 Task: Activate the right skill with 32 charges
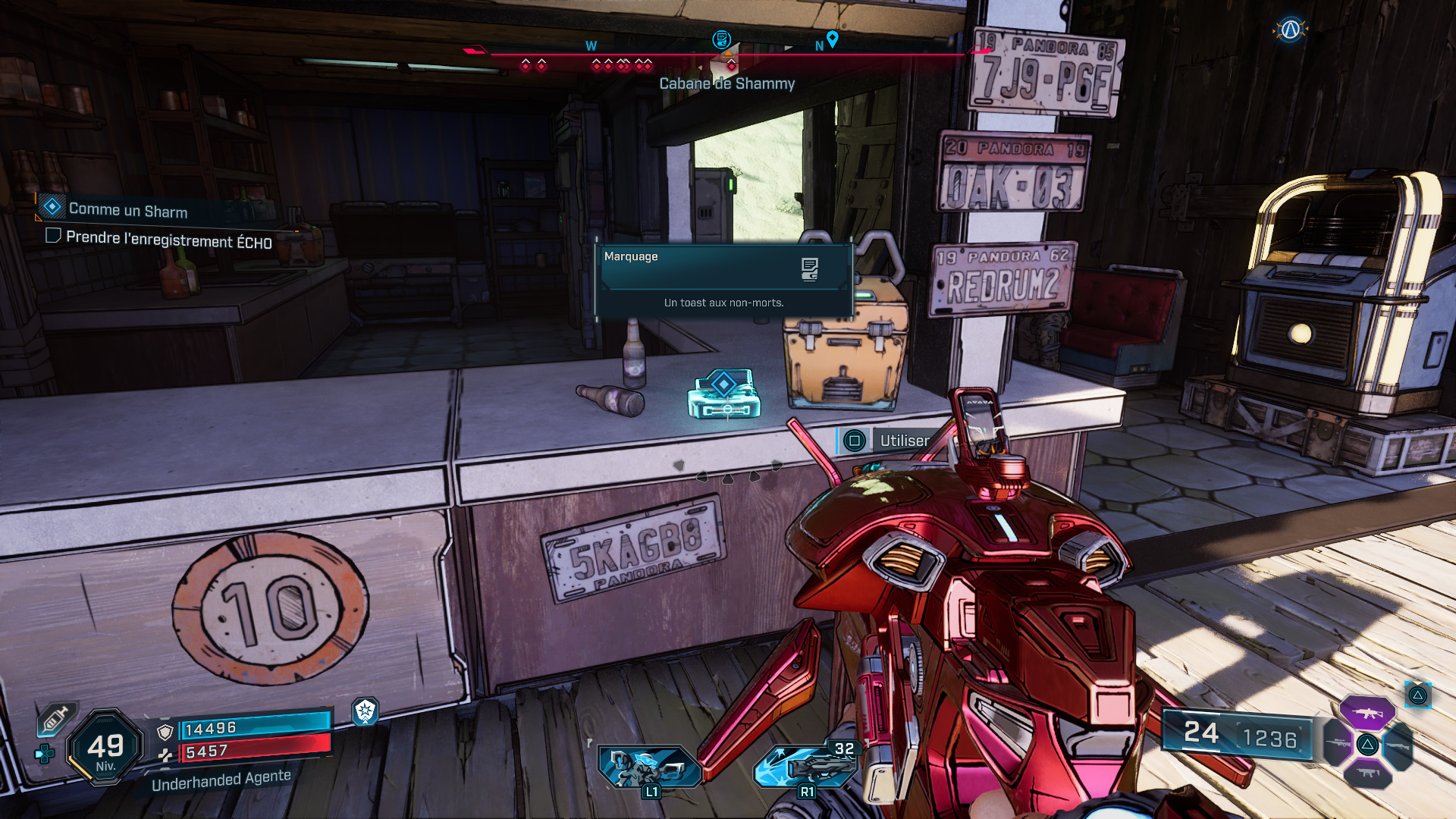point(806,767)
